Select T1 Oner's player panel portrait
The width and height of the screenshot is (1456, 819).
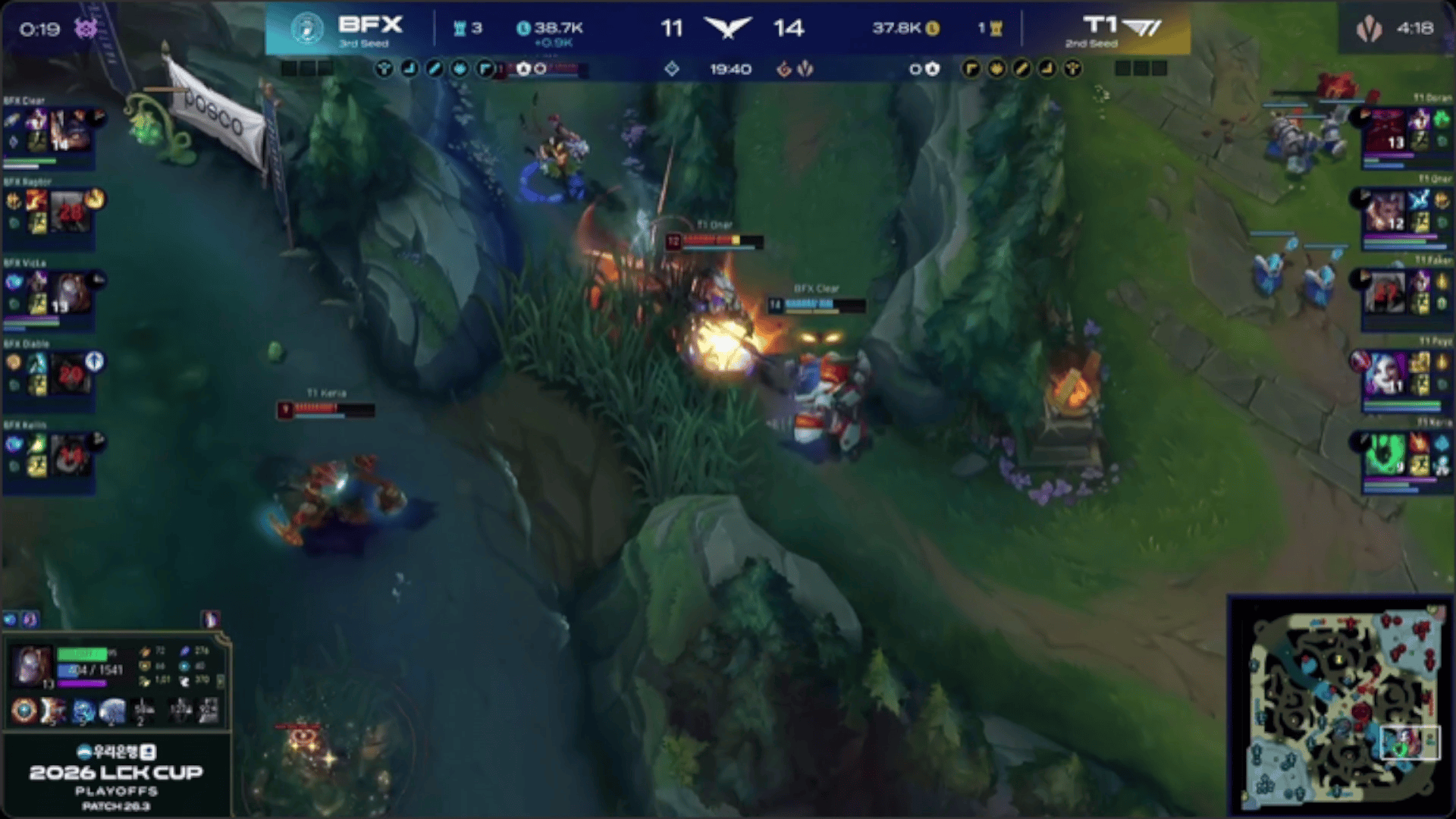[1385, 212]
